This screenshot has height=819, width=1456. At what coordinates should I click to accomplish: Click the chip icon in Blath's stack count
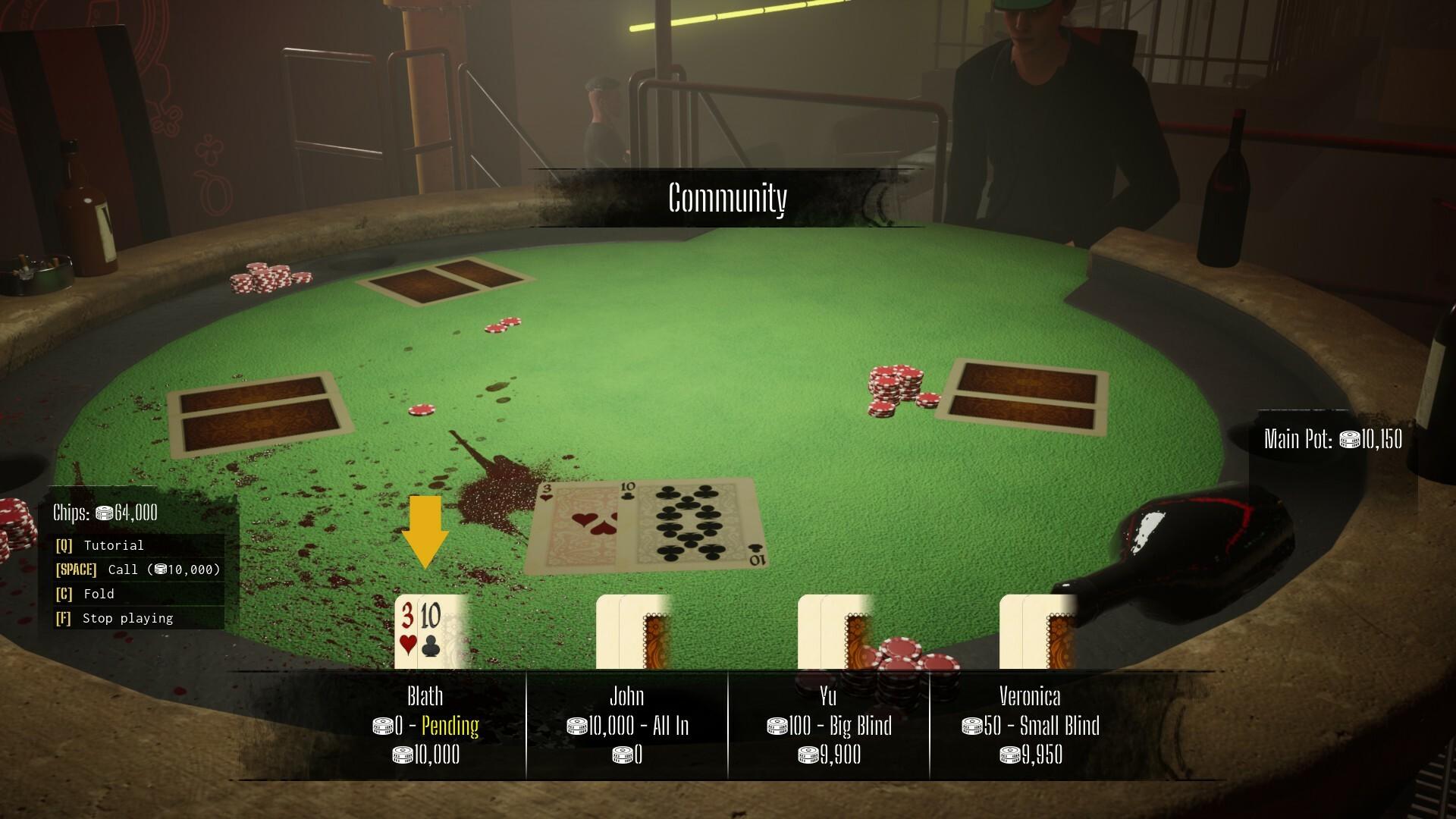pyautogui.click(x=402, y=755)
